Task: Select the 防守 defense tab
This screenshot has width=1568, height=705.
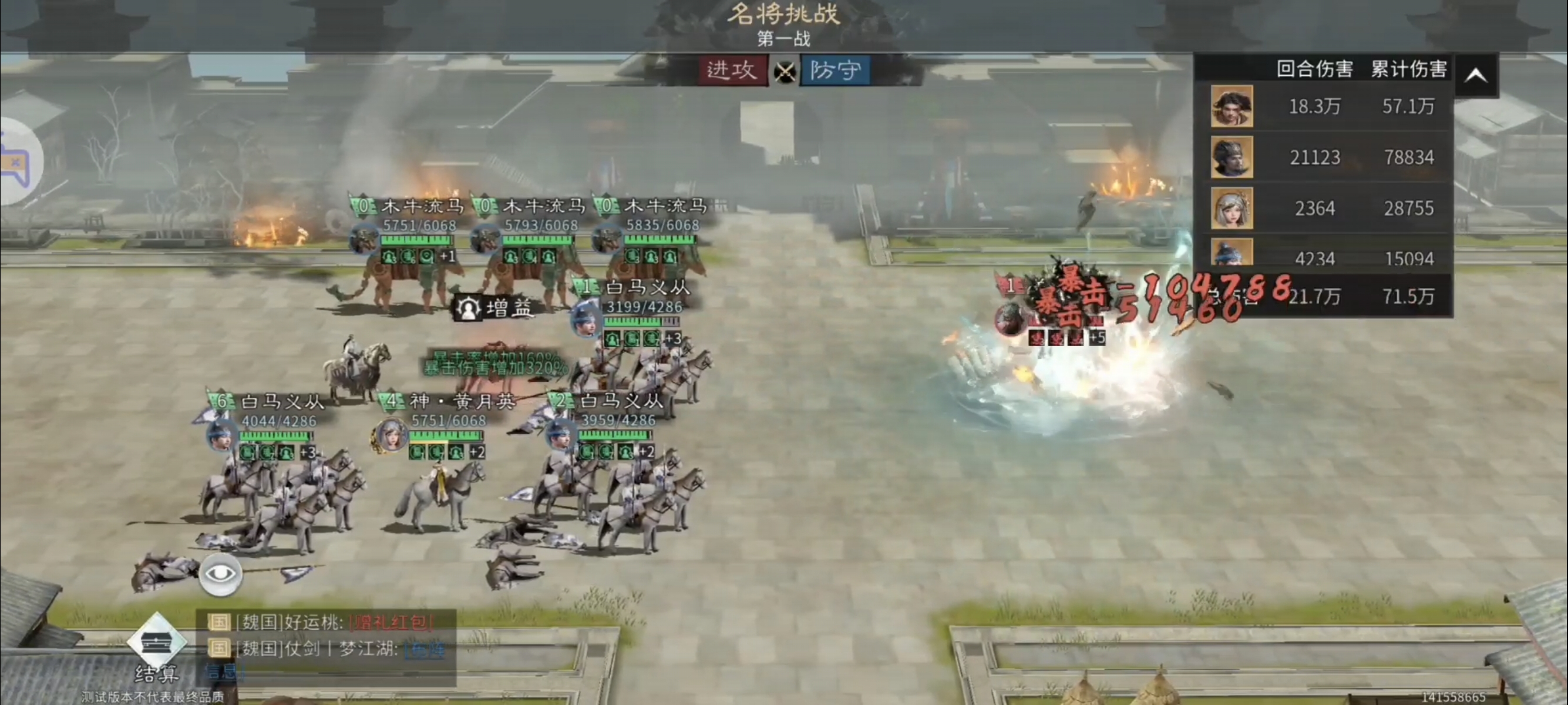Action: point(835,70)
